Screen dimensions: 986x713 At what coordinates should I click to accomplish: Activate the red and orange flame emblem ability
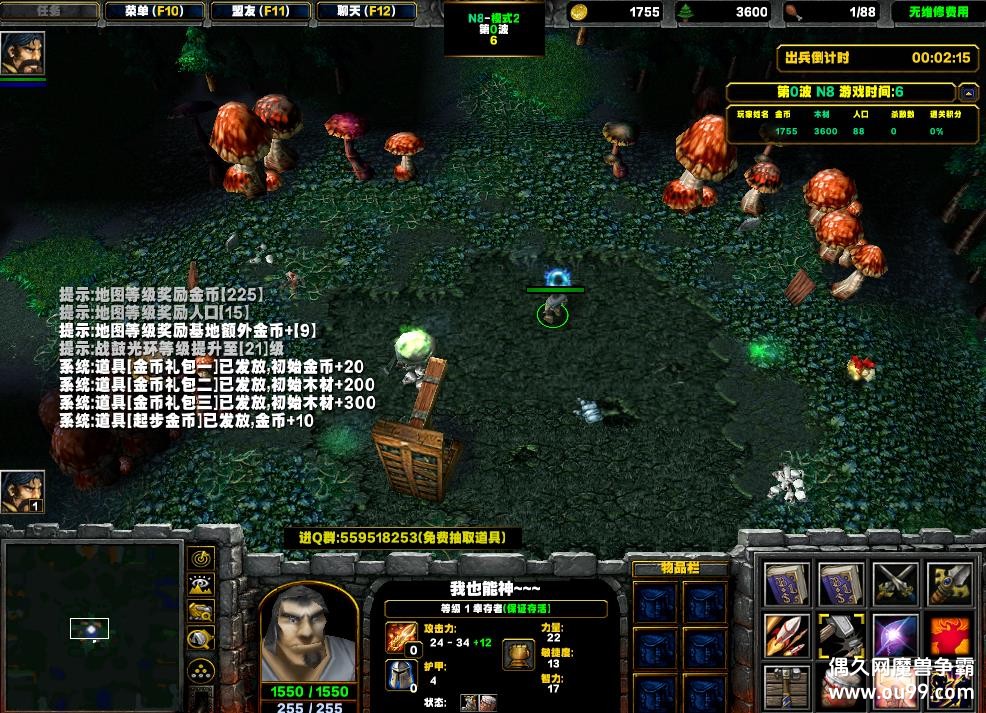[949, 636]
